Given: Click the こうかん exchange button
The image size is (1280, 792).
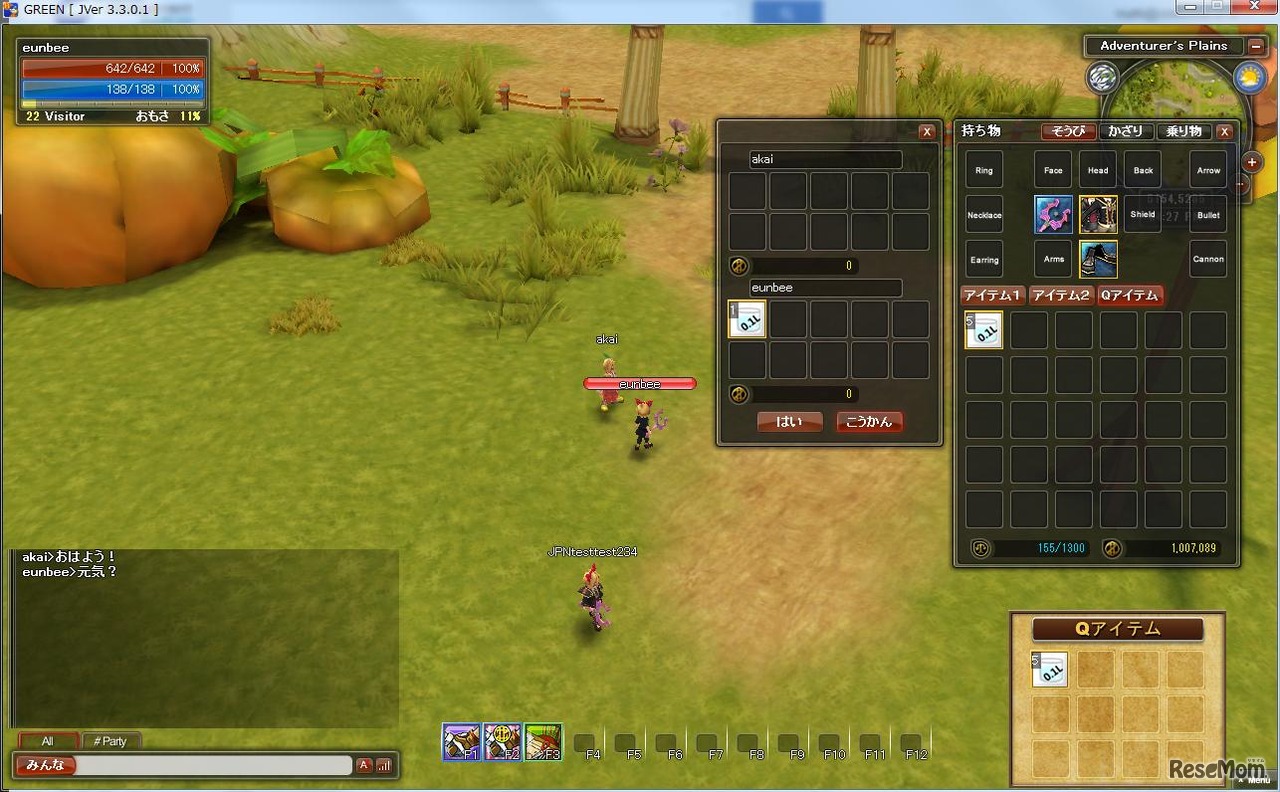Looking at the screenshot, I should [869, 422].
